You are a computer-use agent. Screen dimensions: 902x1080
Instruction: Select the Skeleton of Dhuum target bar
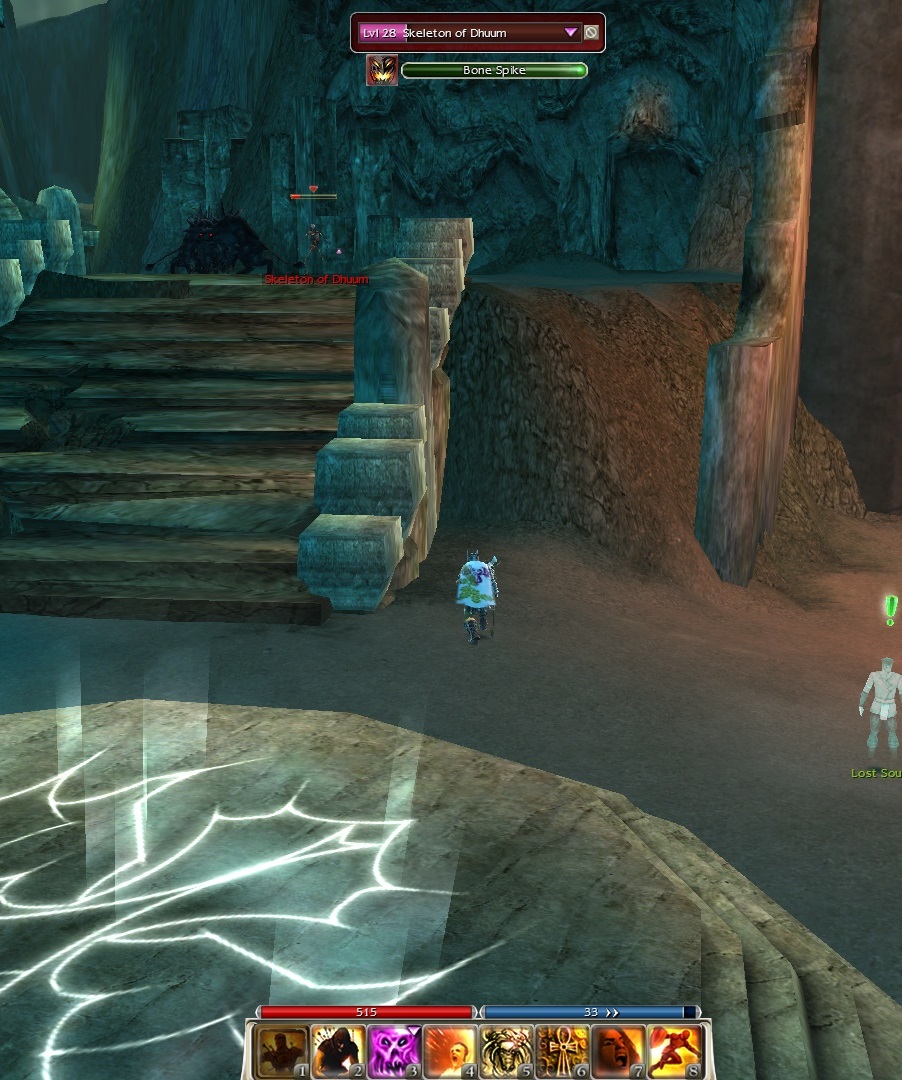point(468,33)
